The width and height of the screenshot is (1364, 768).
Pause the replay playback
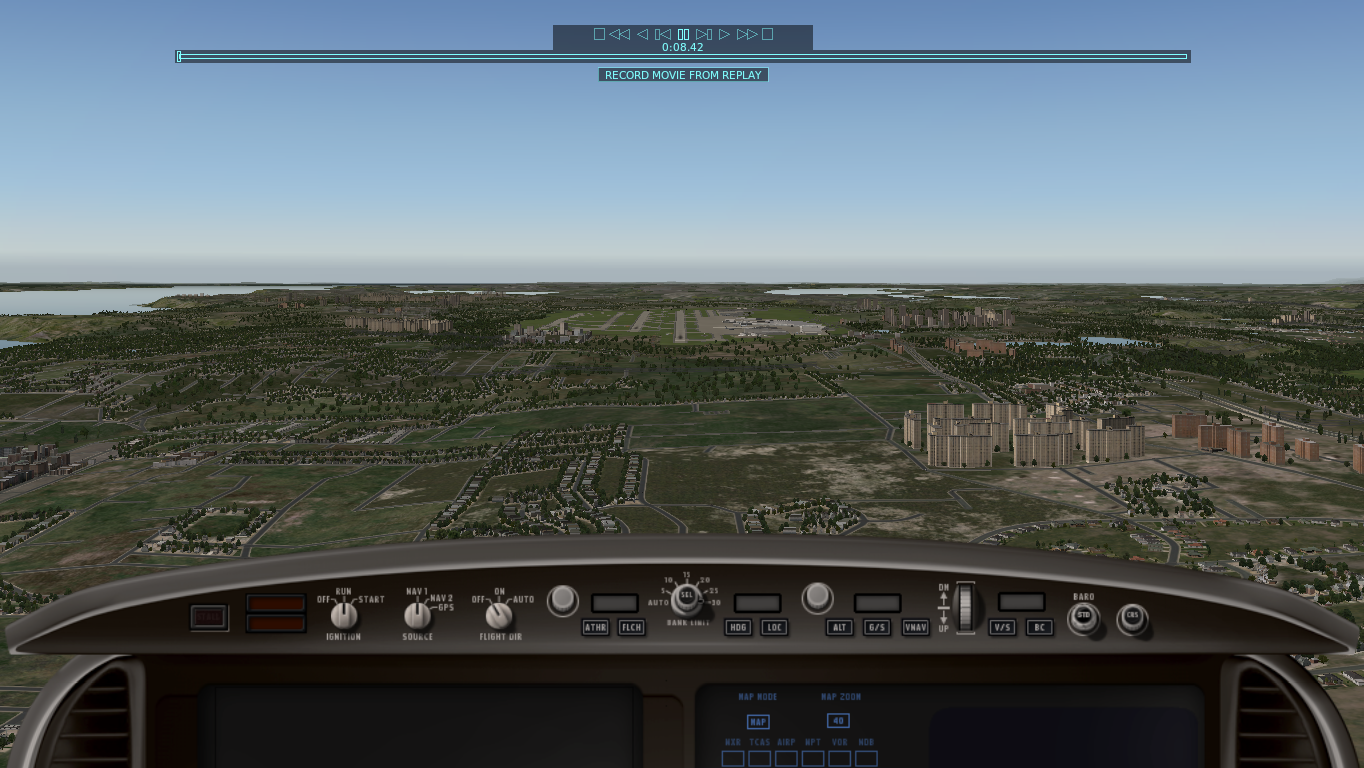[683, 34]
